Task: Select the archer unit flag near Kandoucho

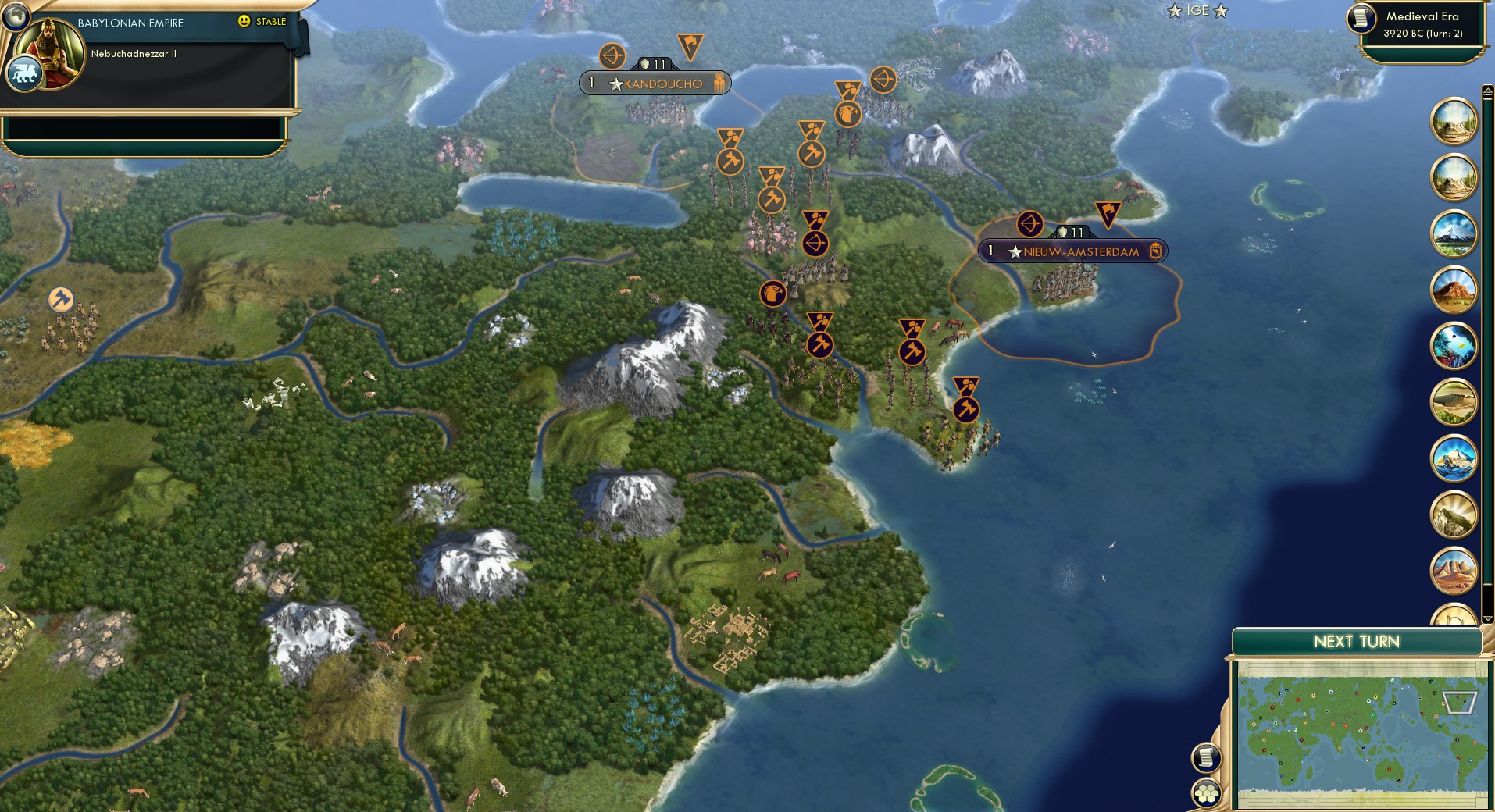Action: [613, 54]
